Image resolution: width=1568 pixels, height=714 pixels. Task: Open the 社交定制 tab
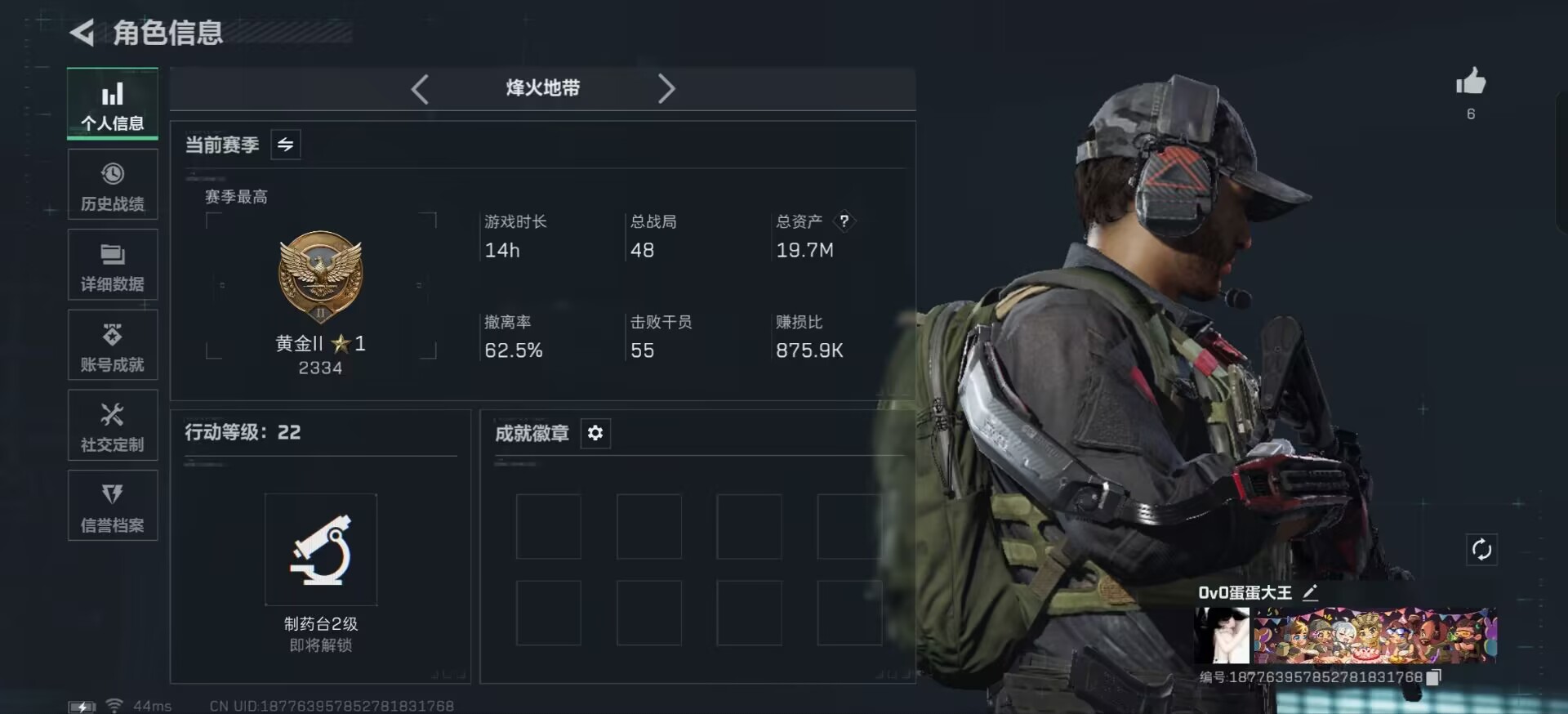(x=113, y=426)
